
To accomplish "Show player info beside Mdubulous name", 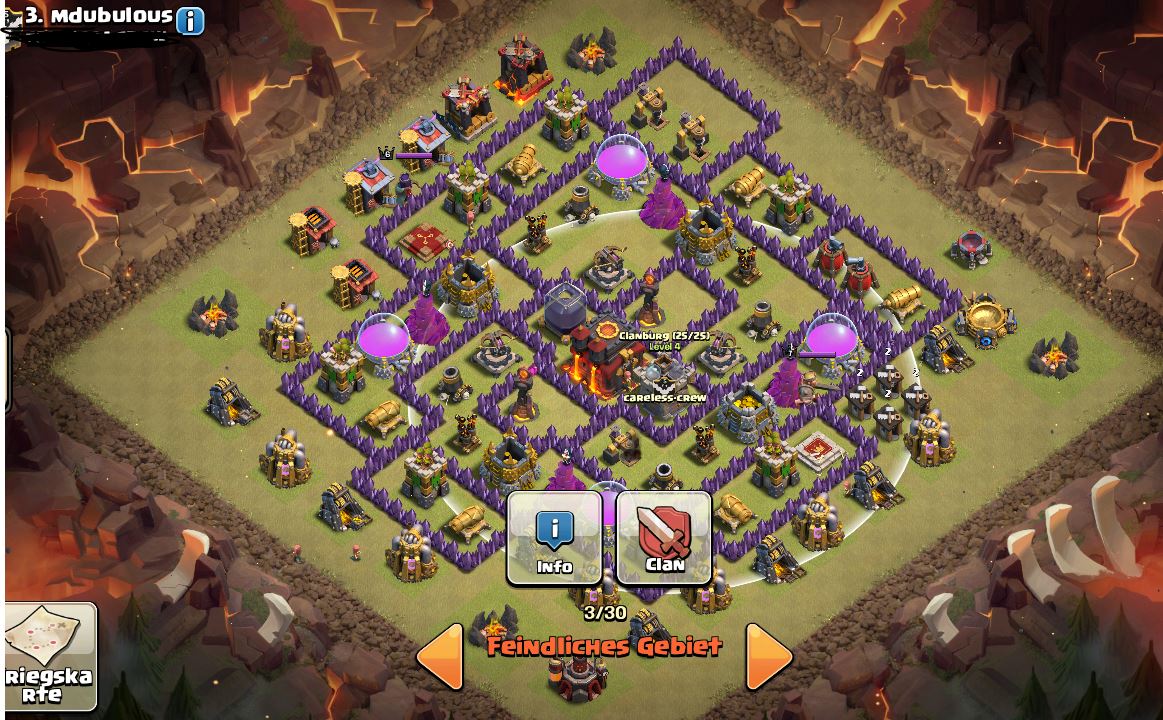I will coord(190,20).
